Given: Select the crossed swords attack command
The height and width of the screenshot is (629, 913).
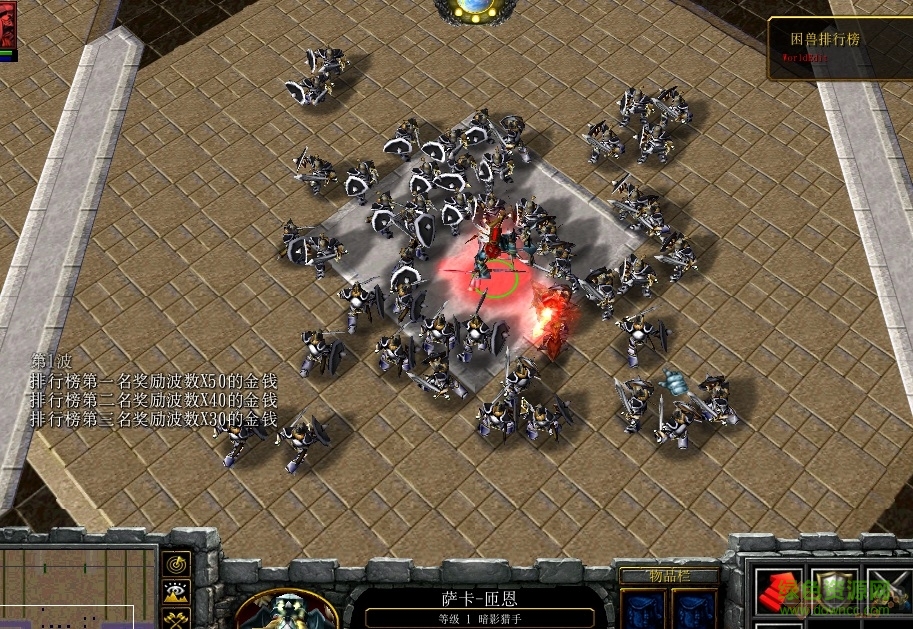Looking at the screenshot, I should [886, 594].
